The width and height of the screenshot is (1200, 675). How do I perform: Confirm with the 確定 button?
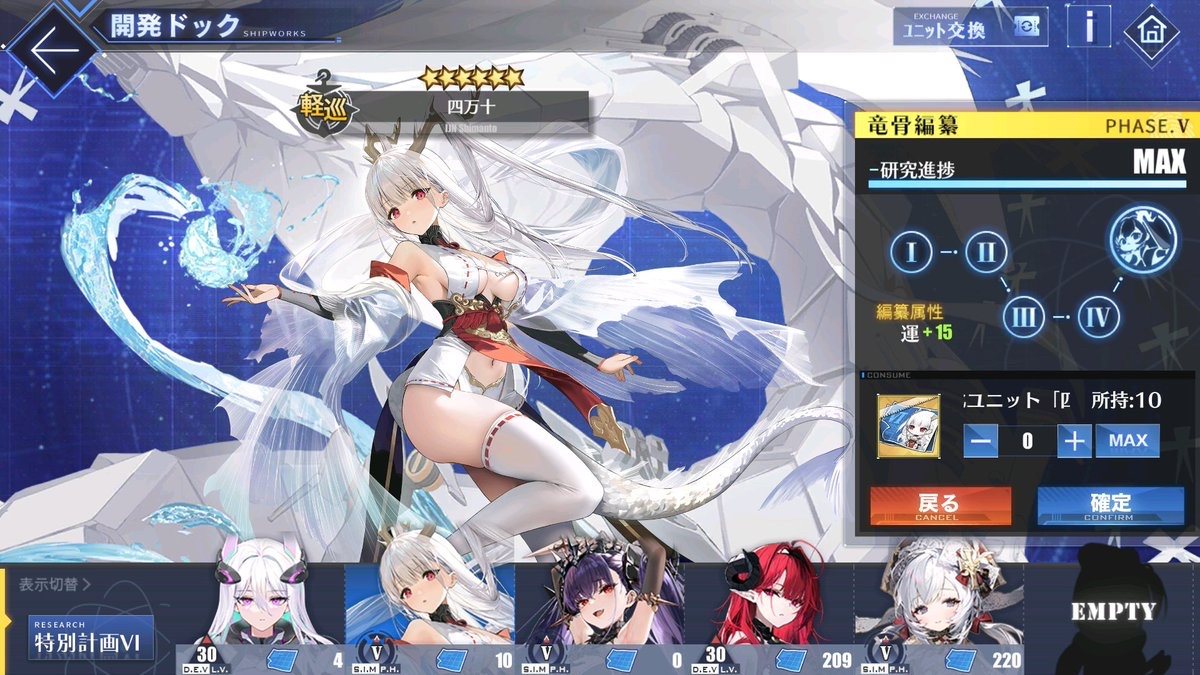coord(1109,505)
